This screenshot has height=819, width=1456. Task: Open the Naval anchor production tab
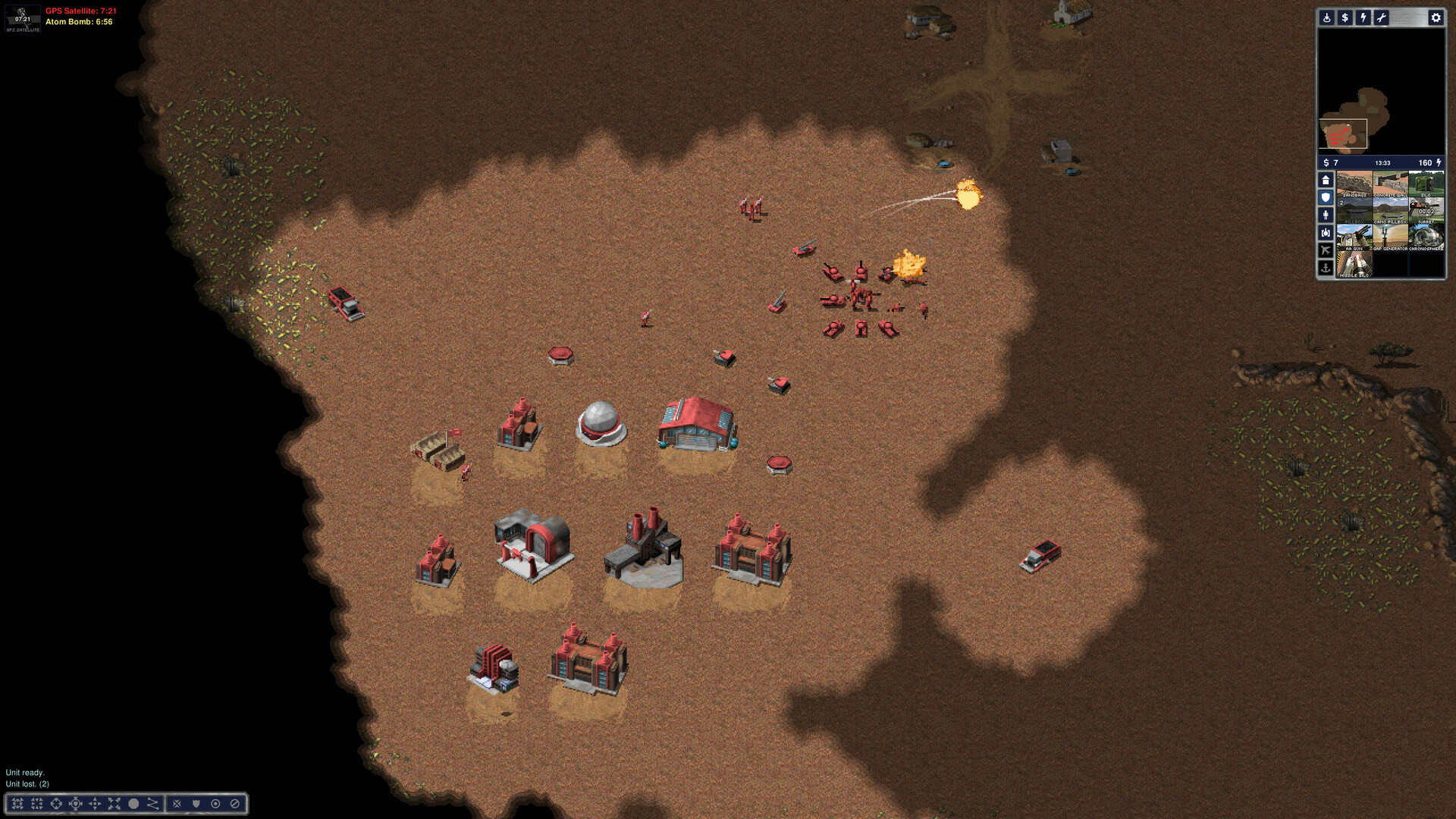1326,268
